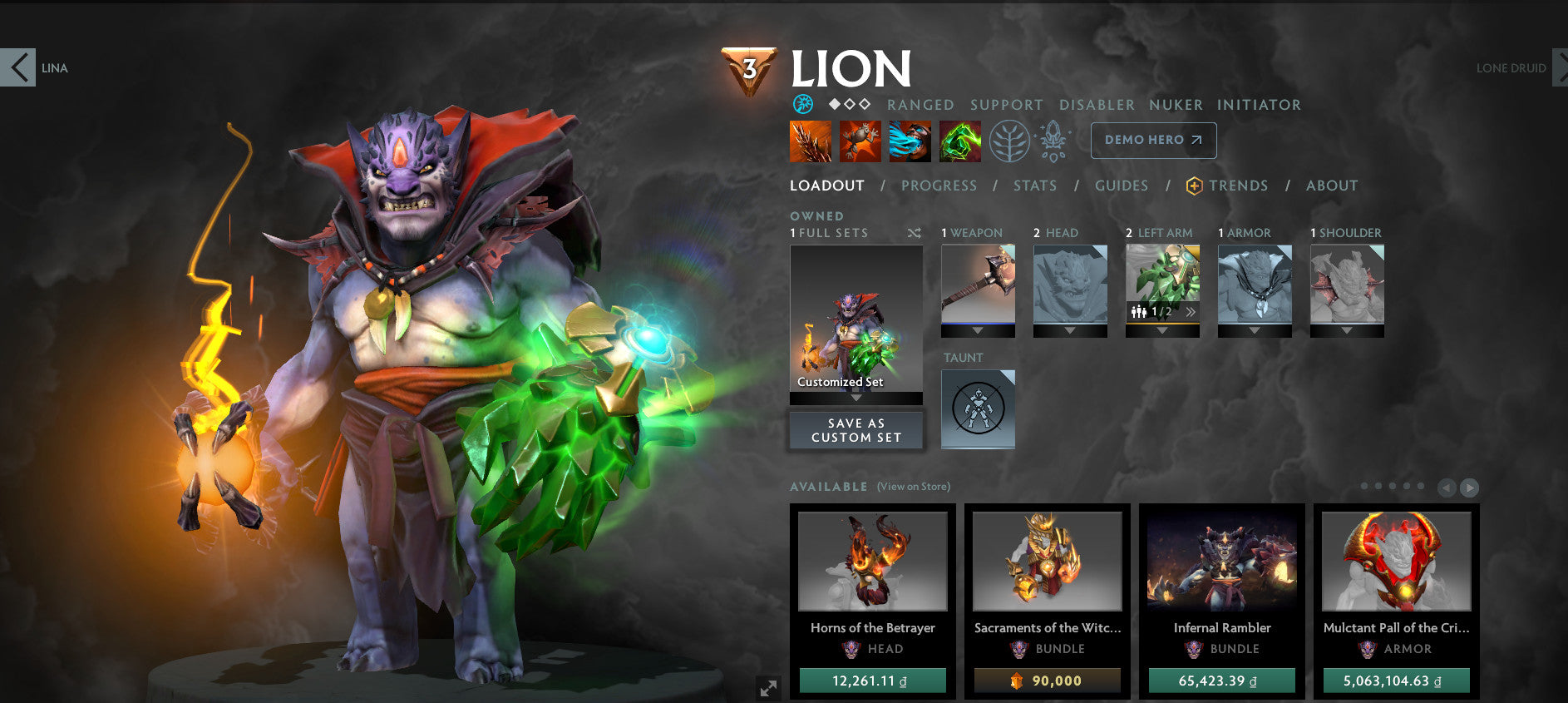The image size is (1568, 703).
Task: Expand the Weapon slot dropdown arrow
Action: pos(978,329)
